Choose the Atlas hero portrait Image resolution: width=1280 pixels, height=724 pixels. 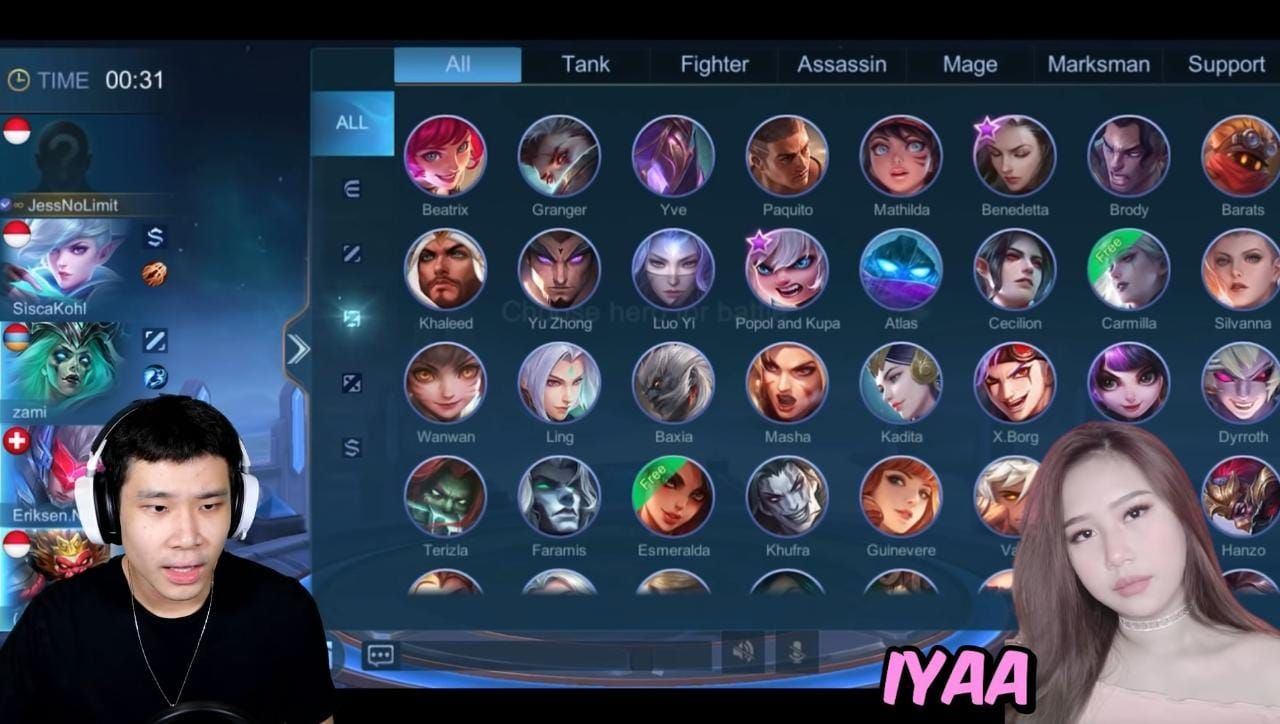(901, 269)
